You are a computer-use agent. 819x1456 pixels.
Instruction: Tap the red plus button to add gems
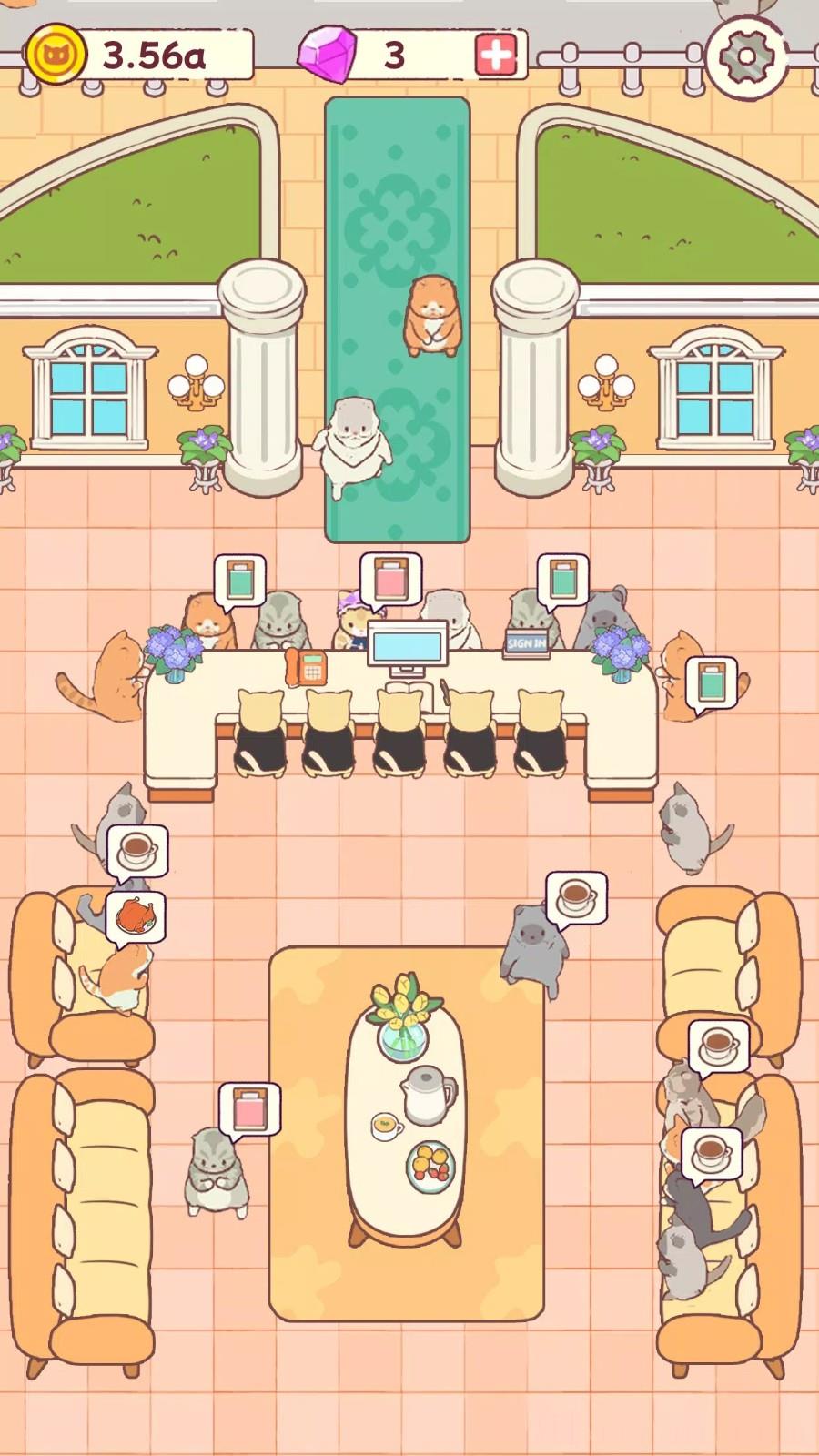coord(496,55)
